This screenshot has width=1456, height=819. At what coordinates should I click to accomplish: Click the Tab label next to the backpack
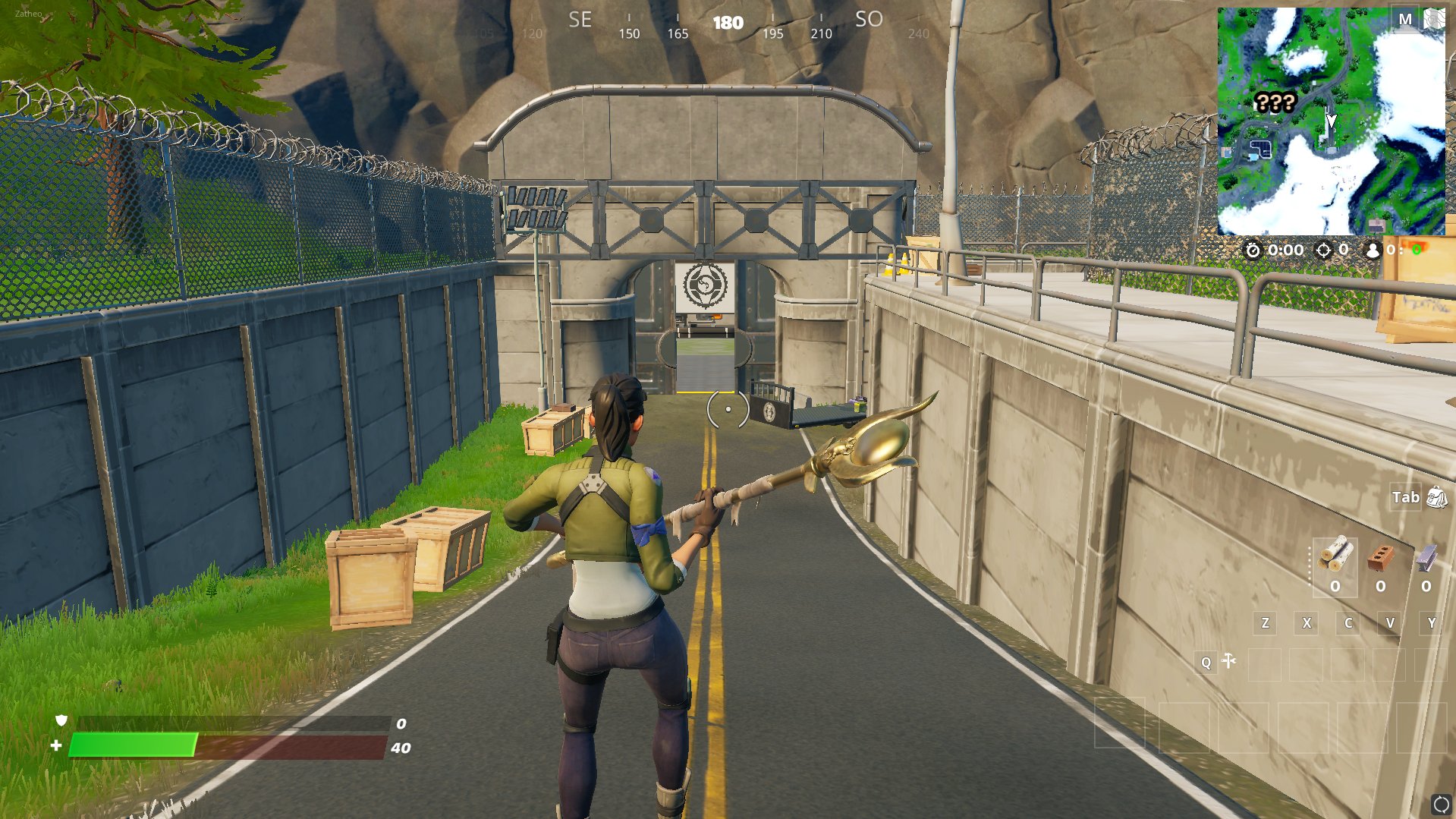1405,497
